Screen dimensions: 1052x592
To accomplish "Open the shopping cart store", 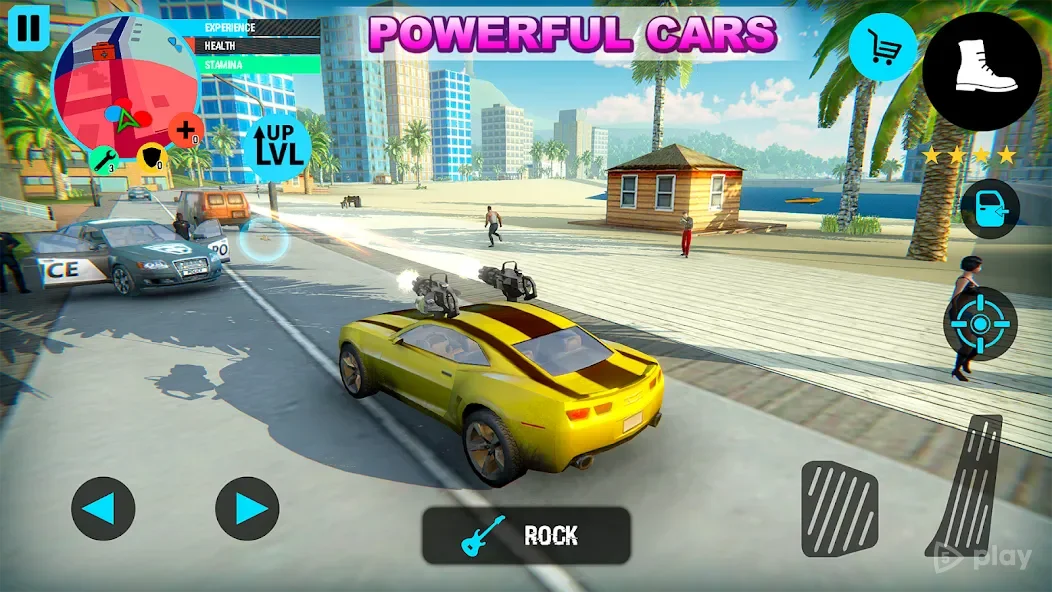I will tap(883, 47).
